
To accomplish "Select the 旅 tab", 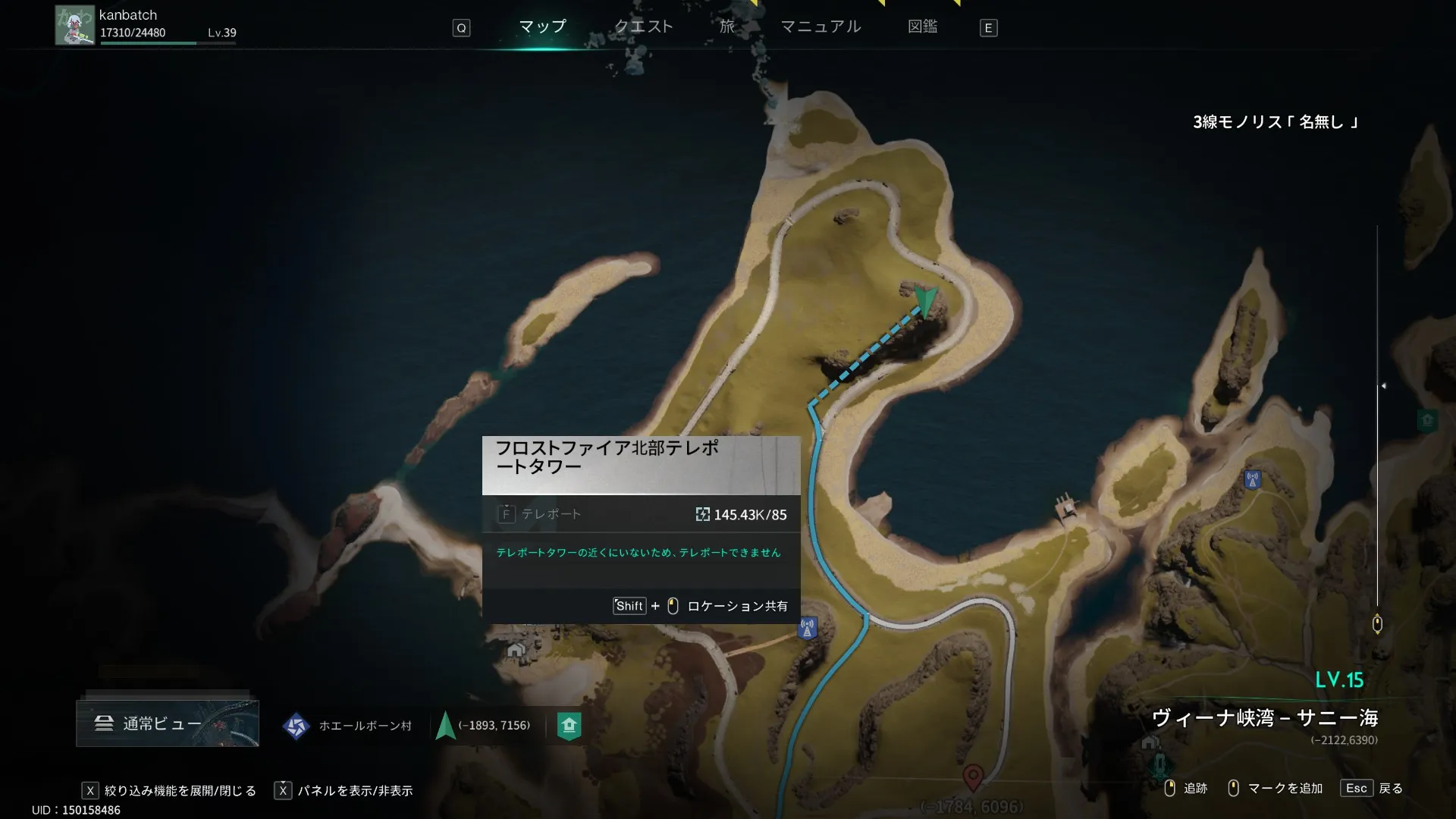I will click(x=727, y=27).
